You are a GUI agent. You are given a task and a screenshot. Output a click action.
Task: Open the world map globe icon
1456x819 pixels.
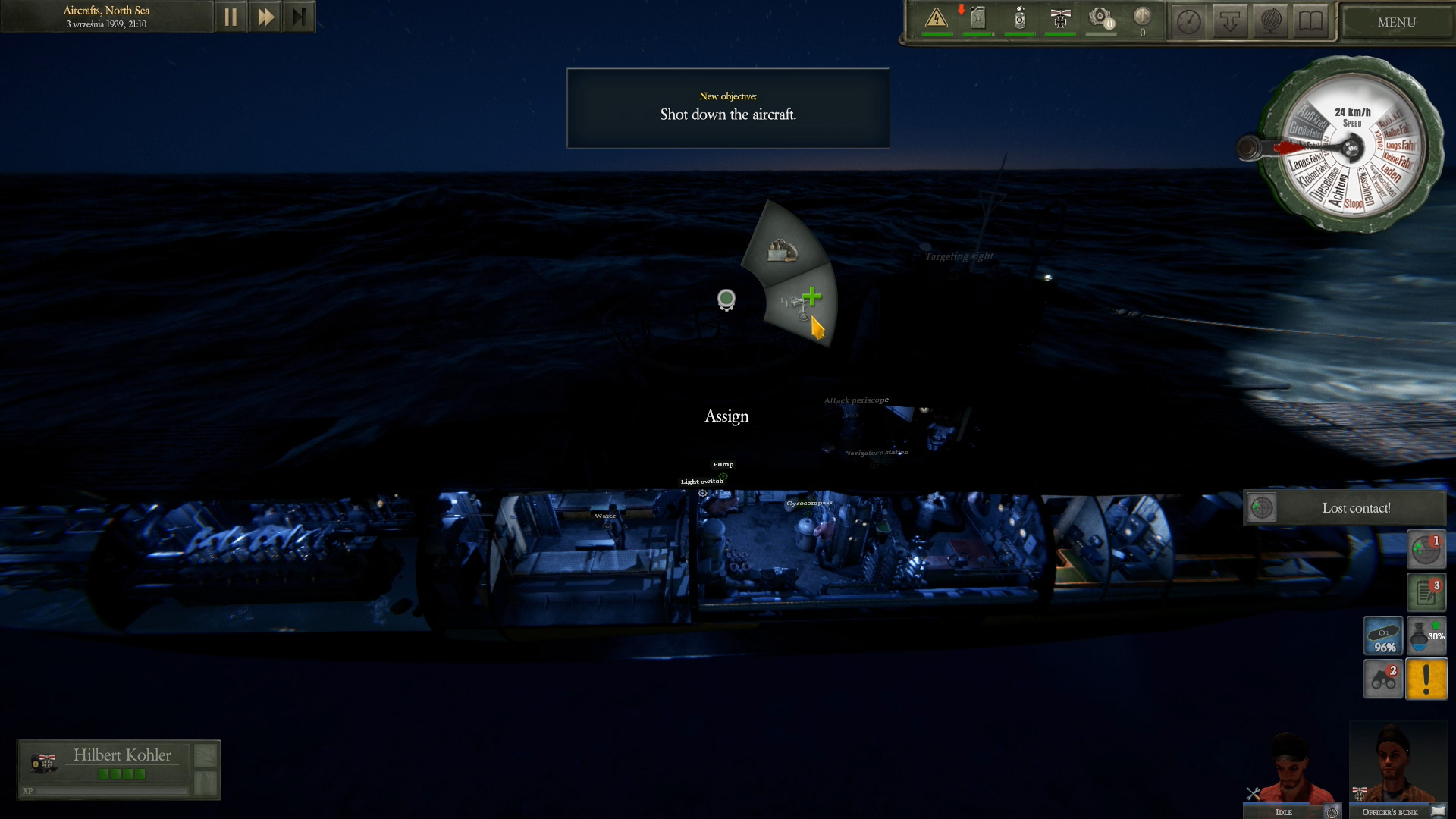click(1269, 20)
